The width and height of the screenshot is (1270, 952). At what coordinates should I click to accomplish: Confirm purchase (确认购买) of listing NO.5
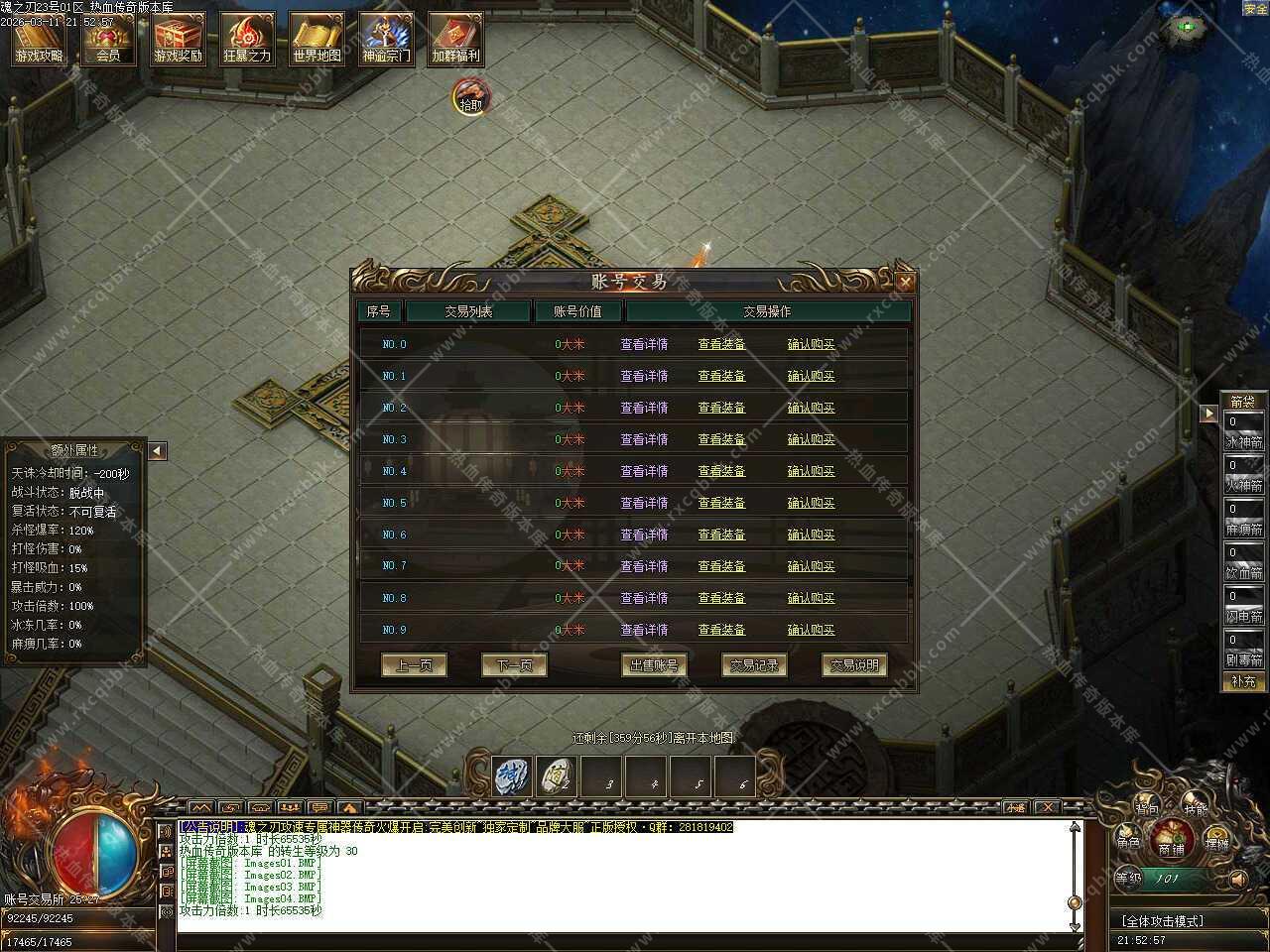coord(811,503)
